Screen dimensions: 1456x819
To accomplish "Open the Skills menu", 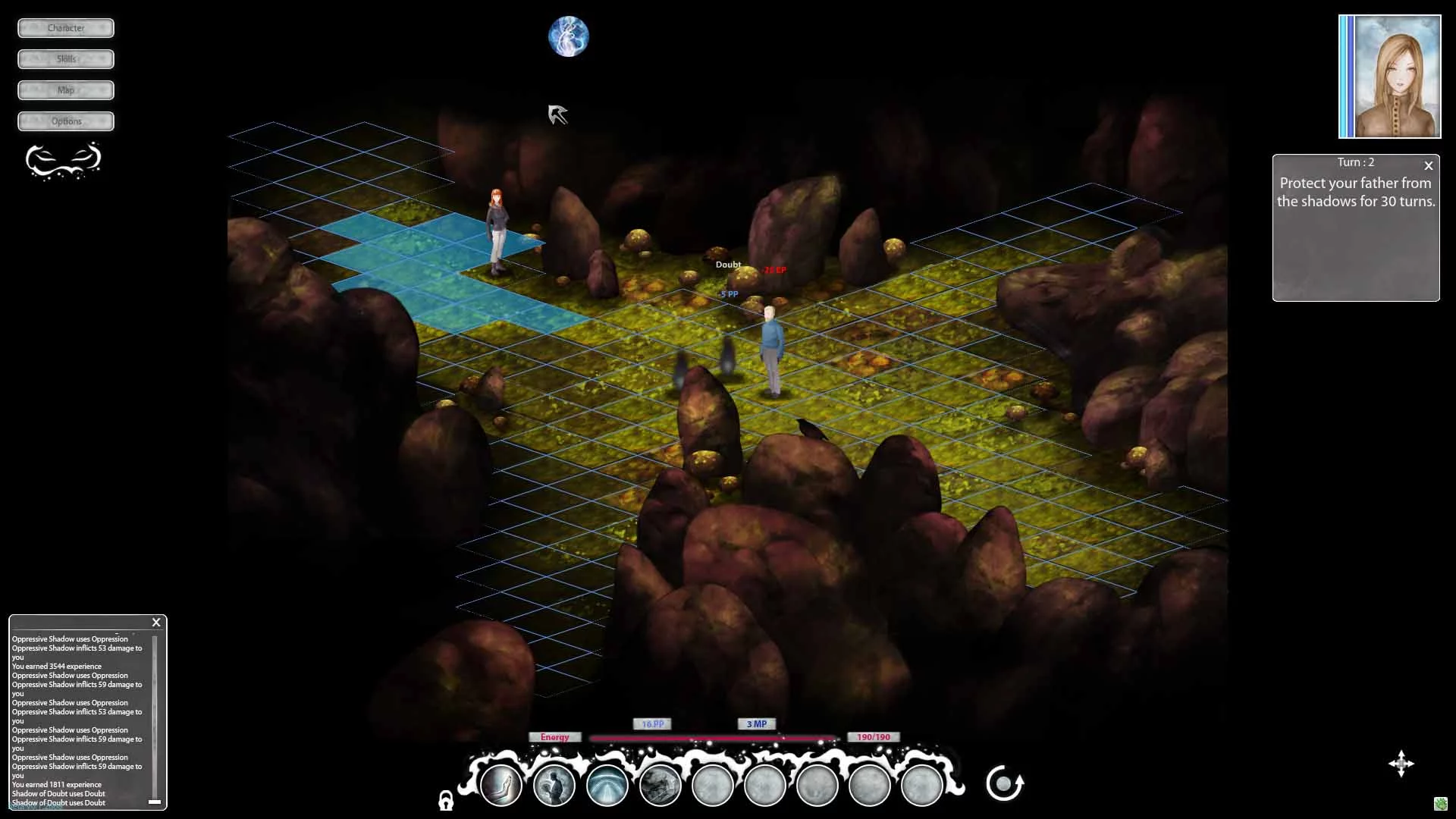I will coord(66,59).
